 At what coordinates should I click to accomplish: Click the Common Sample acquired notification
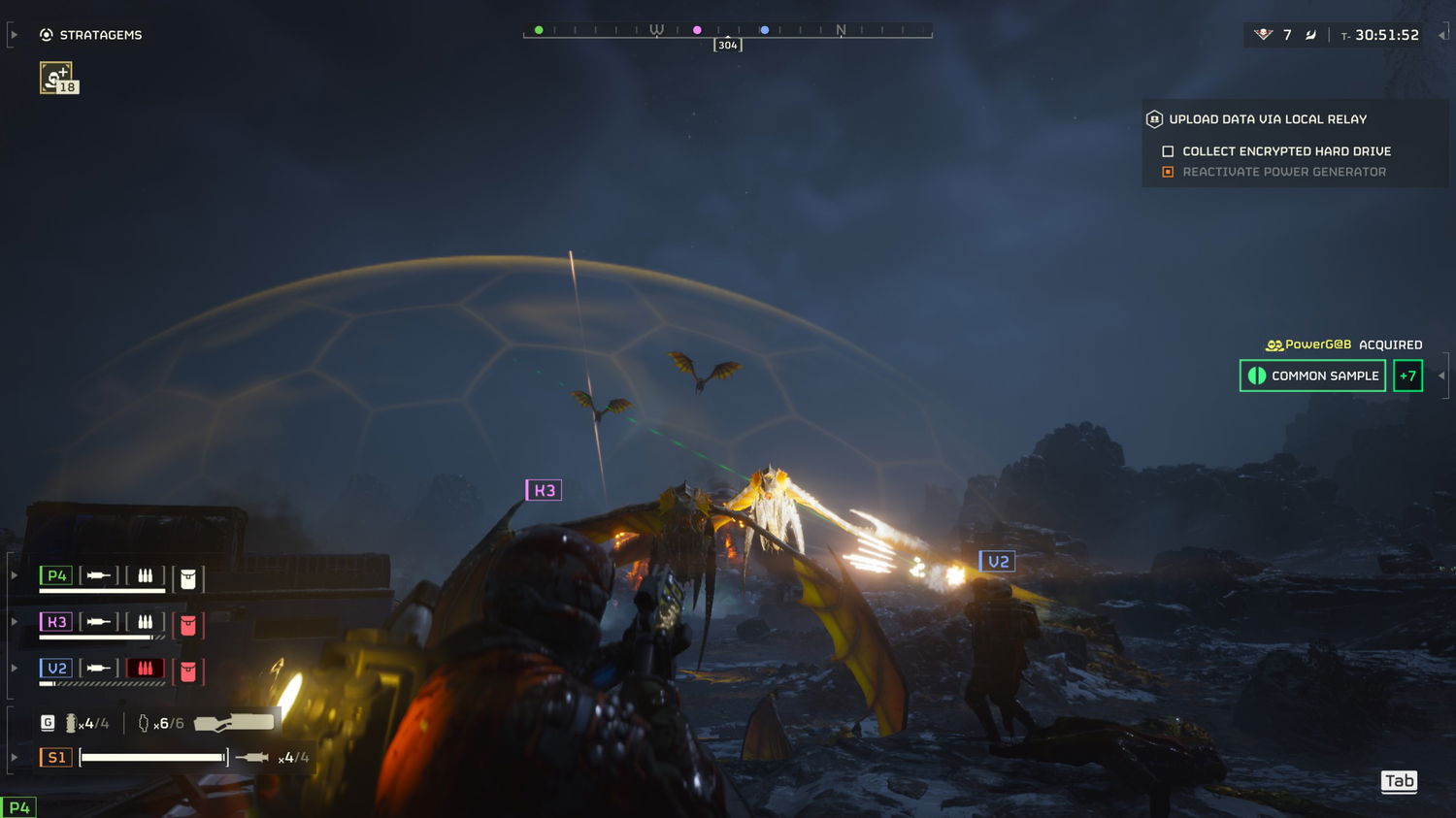click(x=1312, y=376)
